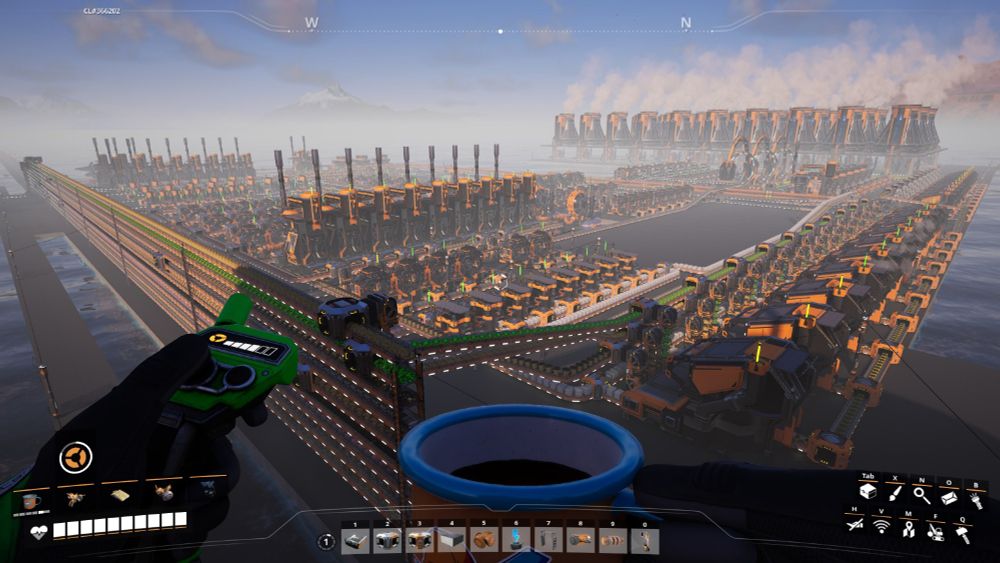
Task: Activate the dismantle excavator icon
Action: [934, 533]
